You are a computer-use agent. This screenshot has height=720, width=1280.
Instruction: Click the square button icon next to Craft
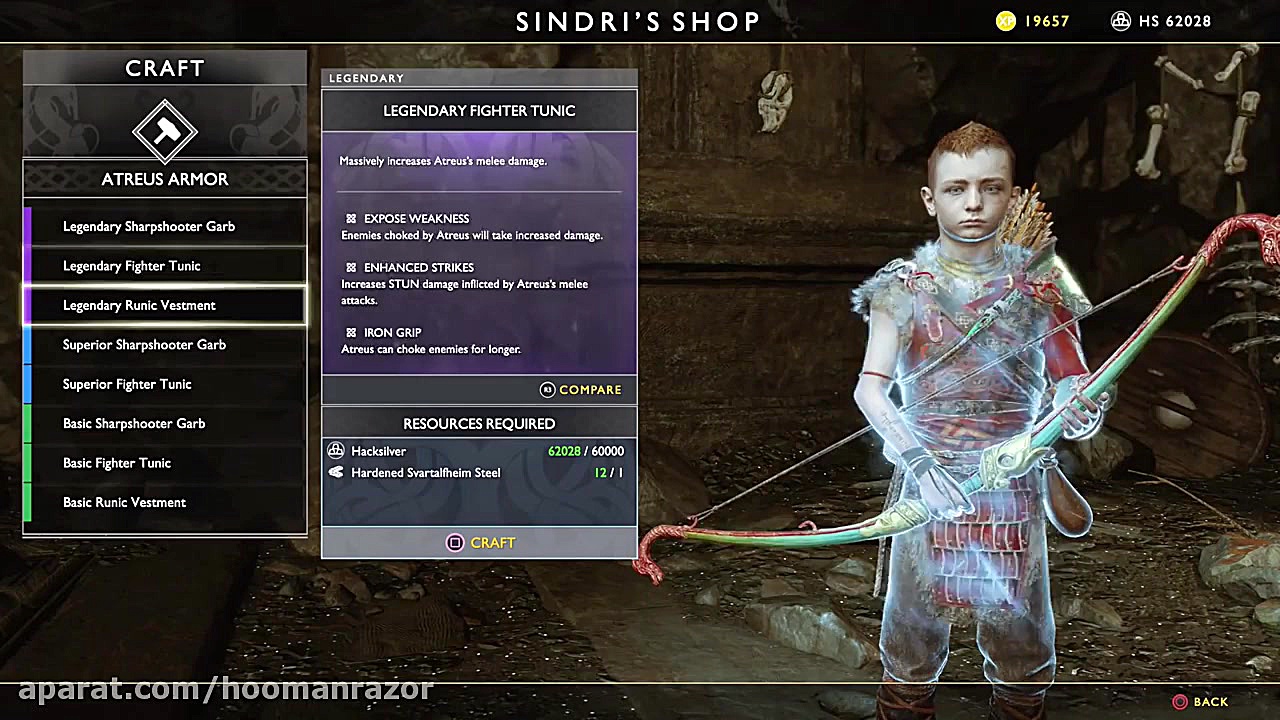tap(455, 542)
